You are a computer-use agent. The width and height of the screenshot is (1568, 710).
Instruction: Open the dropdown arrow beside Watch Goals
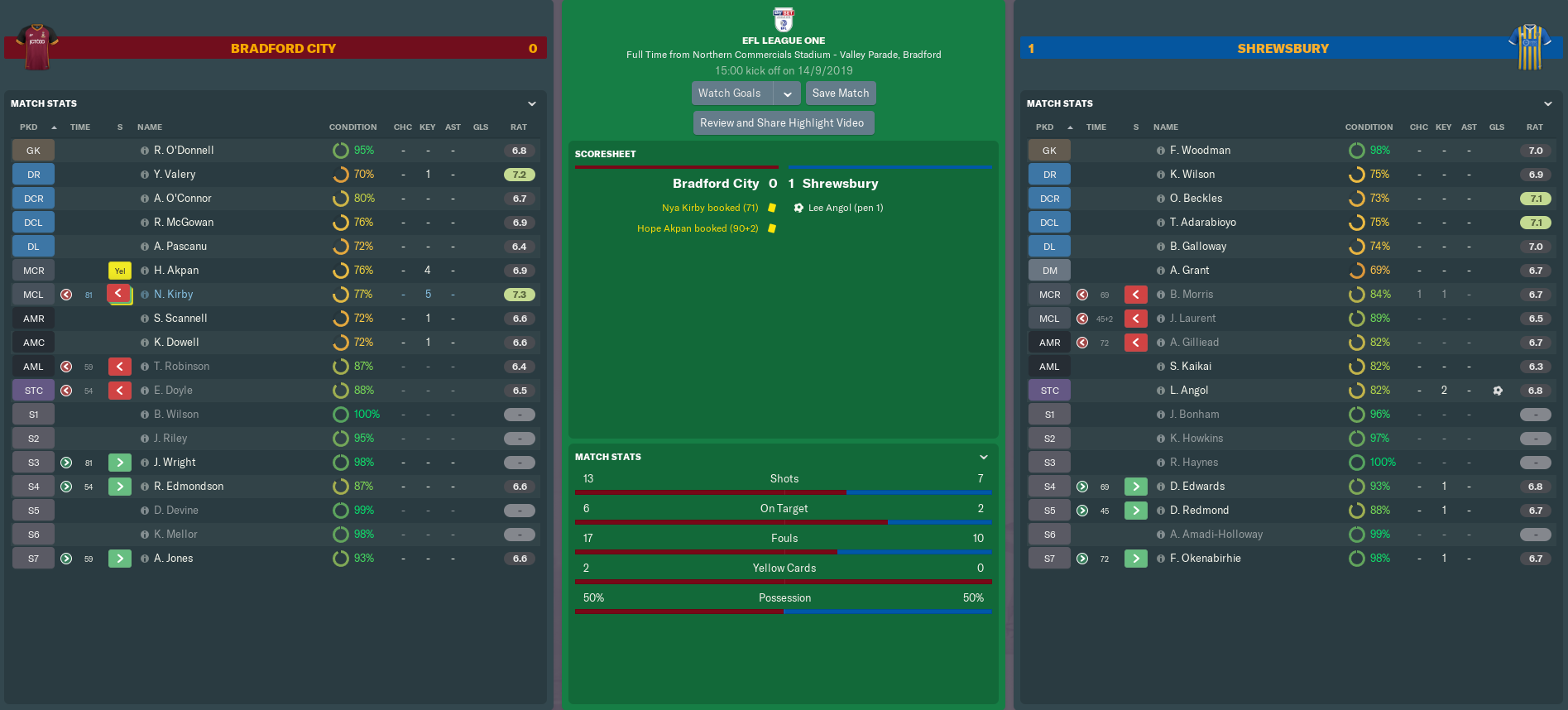tap(788, 94)
